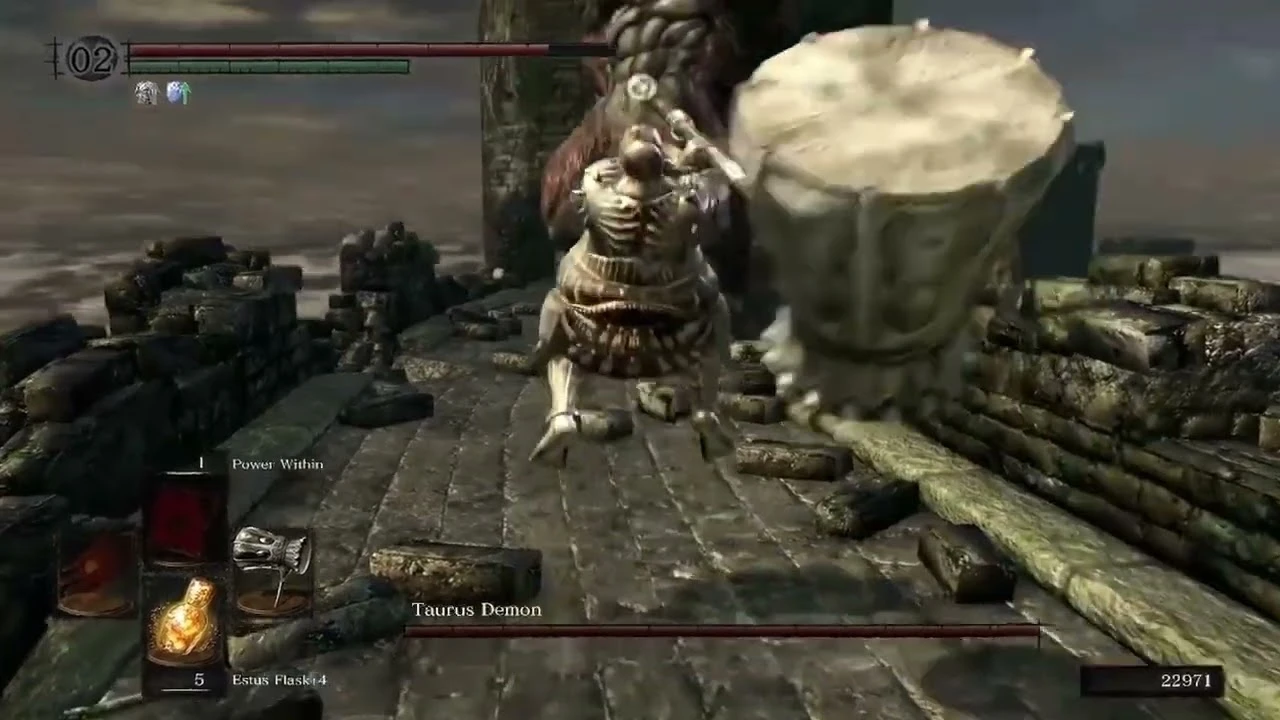
Task: Click the armor buff status icon
Action: coord(147,92)
